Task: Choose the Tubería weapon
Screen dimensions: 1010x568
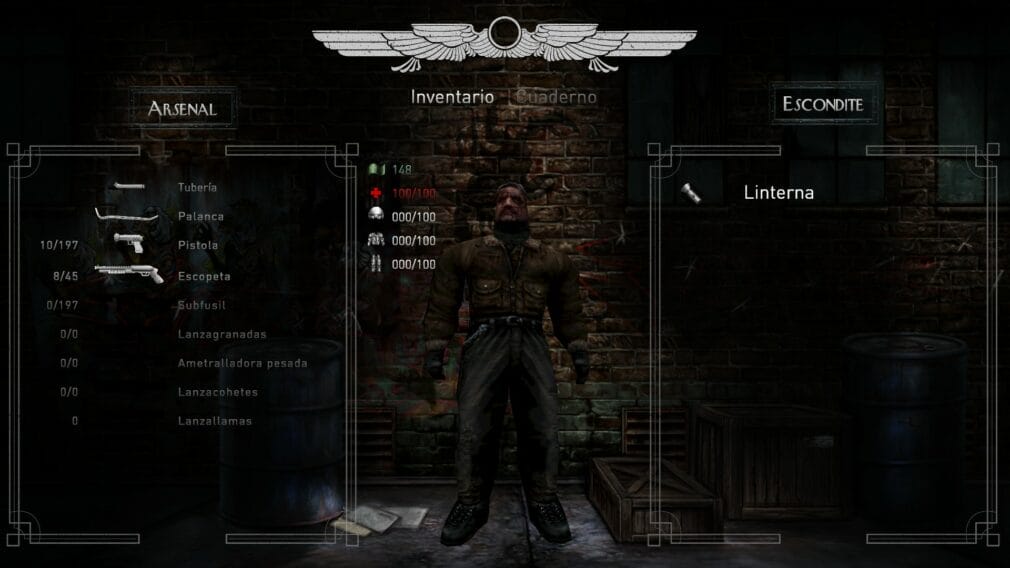Action: click(197, 187)
